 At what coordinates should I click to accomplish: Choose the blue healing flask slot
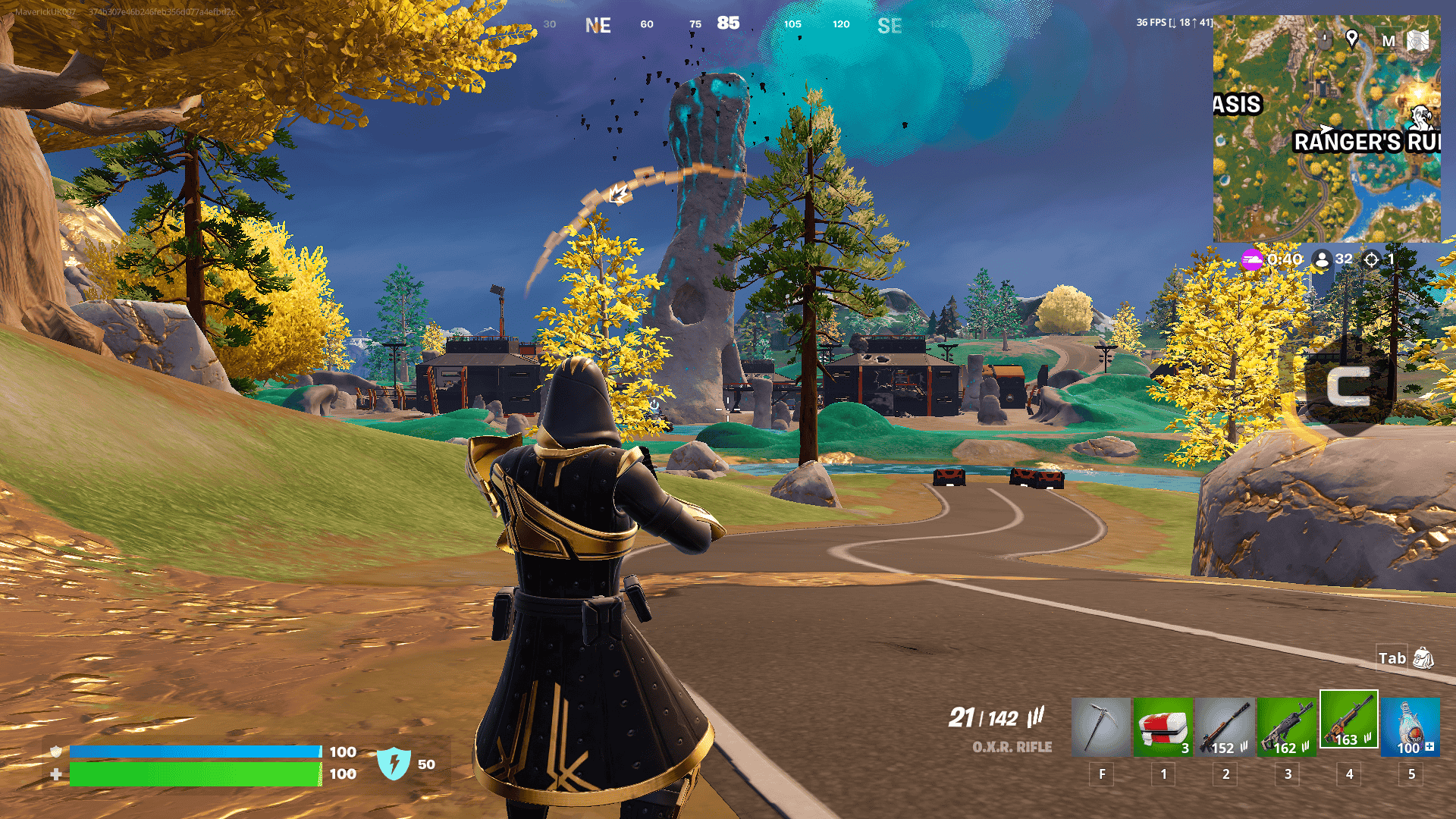pos(1410,726)
